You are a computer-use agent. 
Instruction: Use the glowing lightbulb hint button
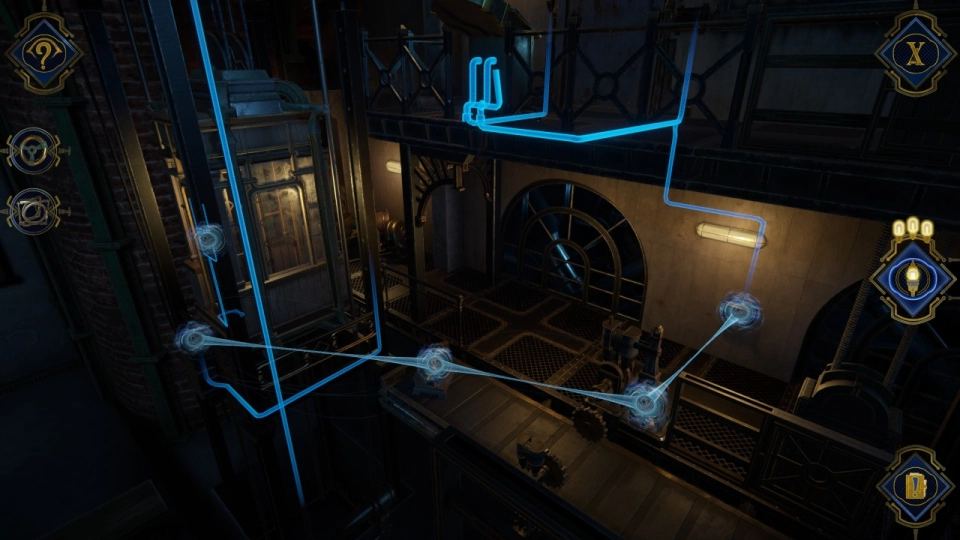coord(911,277)
